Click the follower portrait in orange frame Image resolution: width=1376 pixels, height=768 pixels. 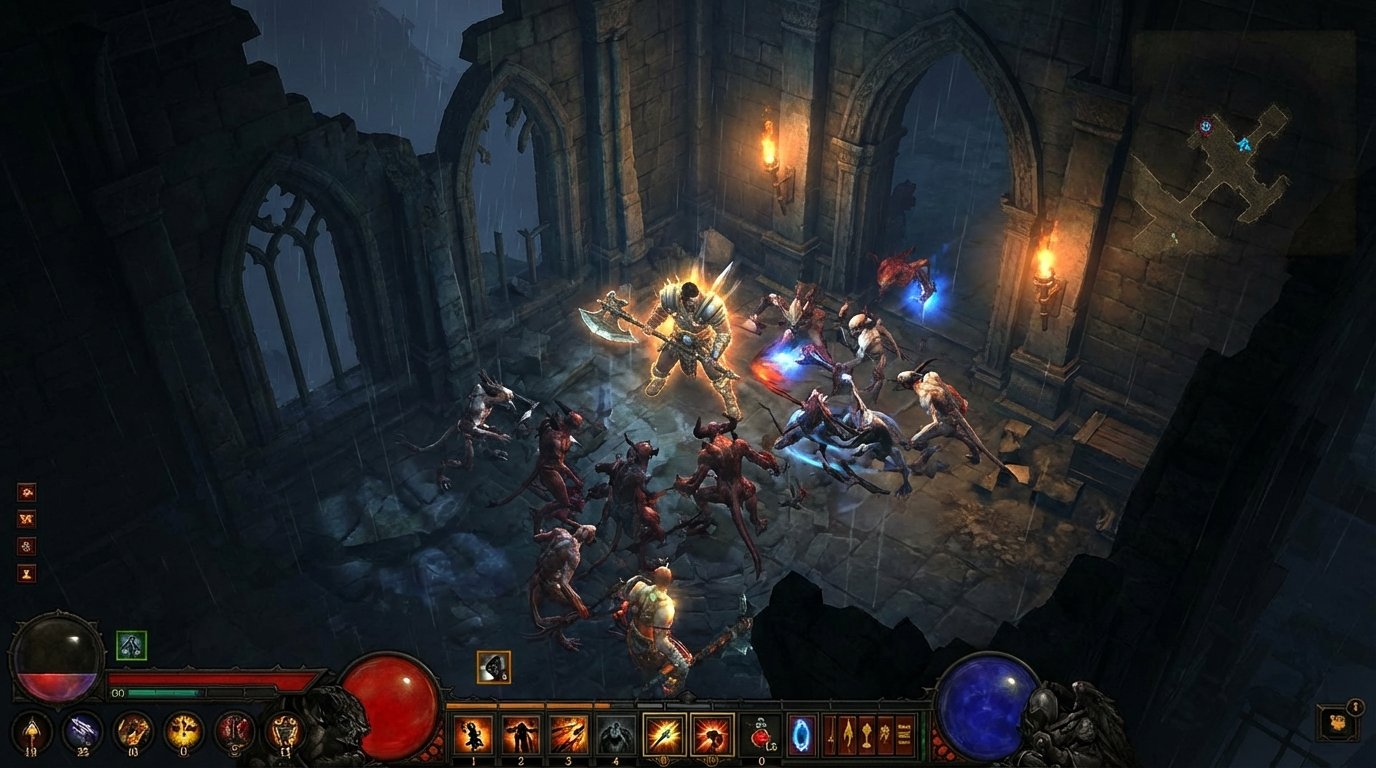coord(493,668)
